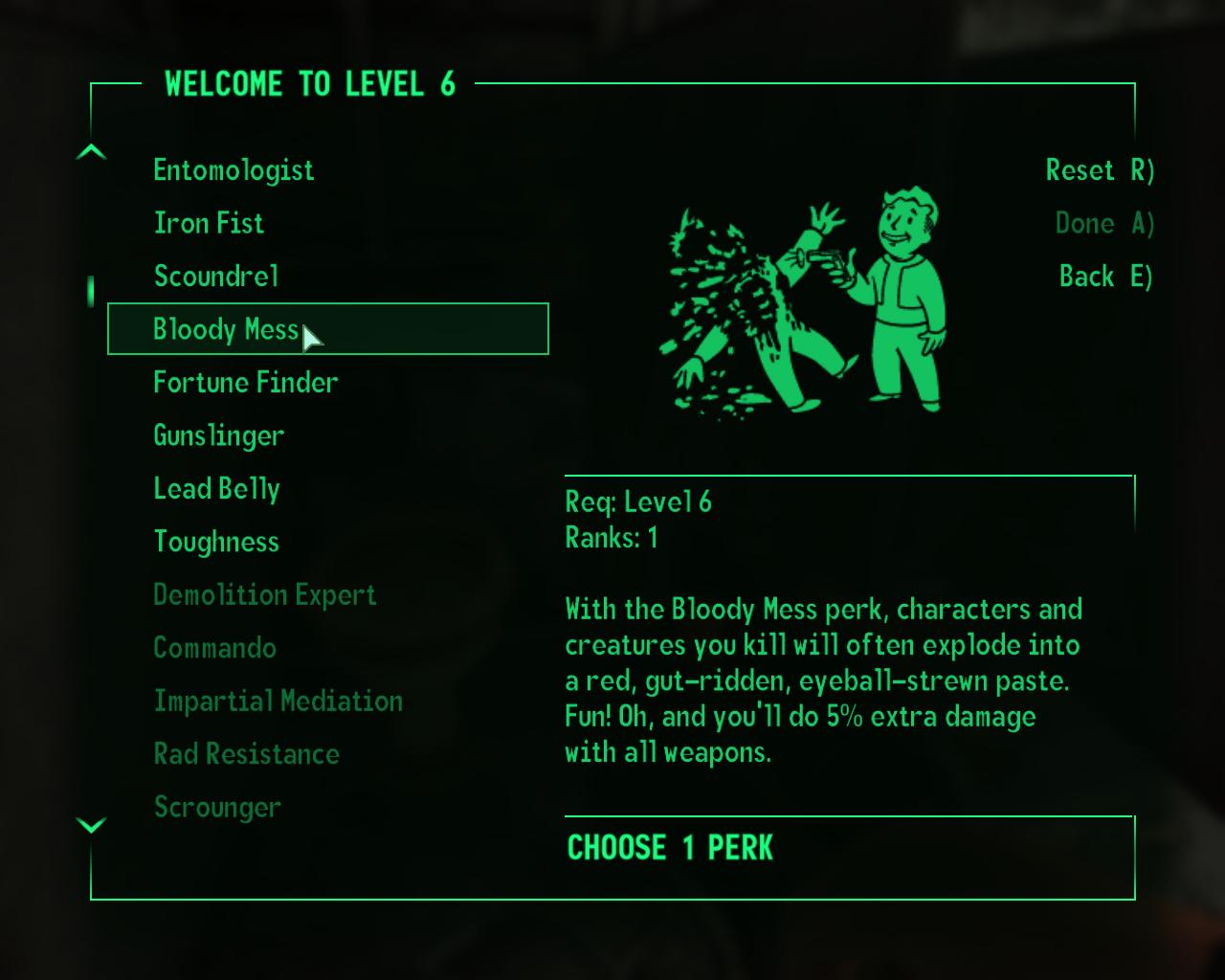The height and width of the screenshot is (980, 1225).
Task: Click the dimmed Demolition Expert perk
Action: [x=265, y=595]
